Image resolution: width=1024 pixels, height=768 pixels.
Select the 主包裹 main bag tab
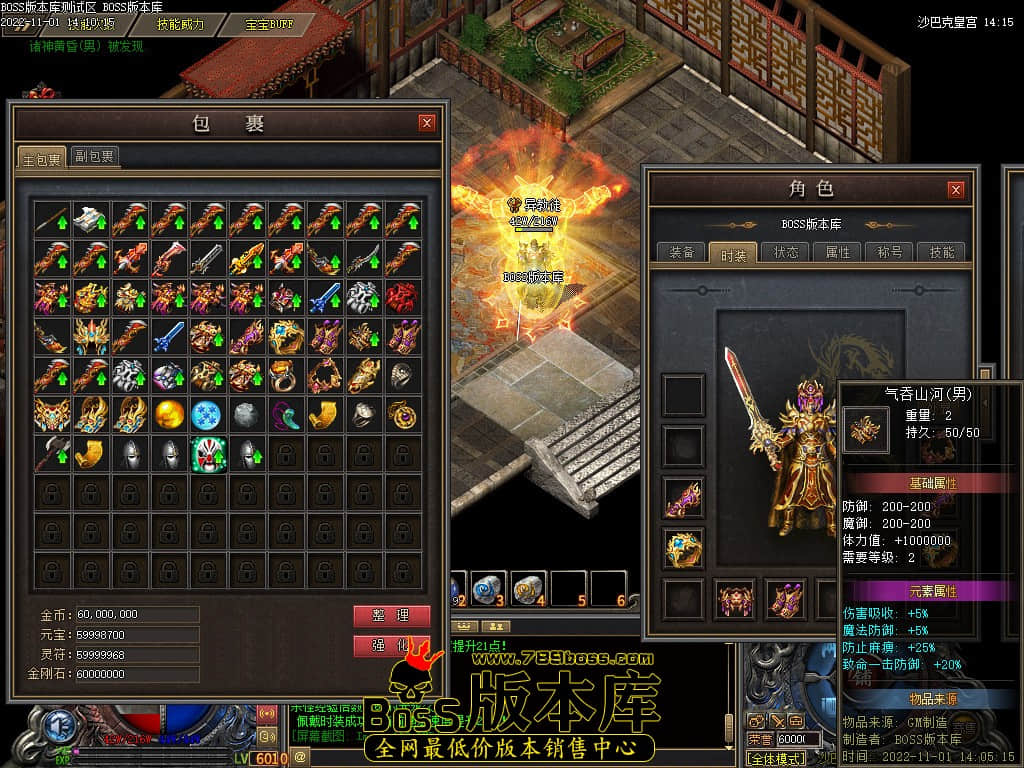pos(42,158)
